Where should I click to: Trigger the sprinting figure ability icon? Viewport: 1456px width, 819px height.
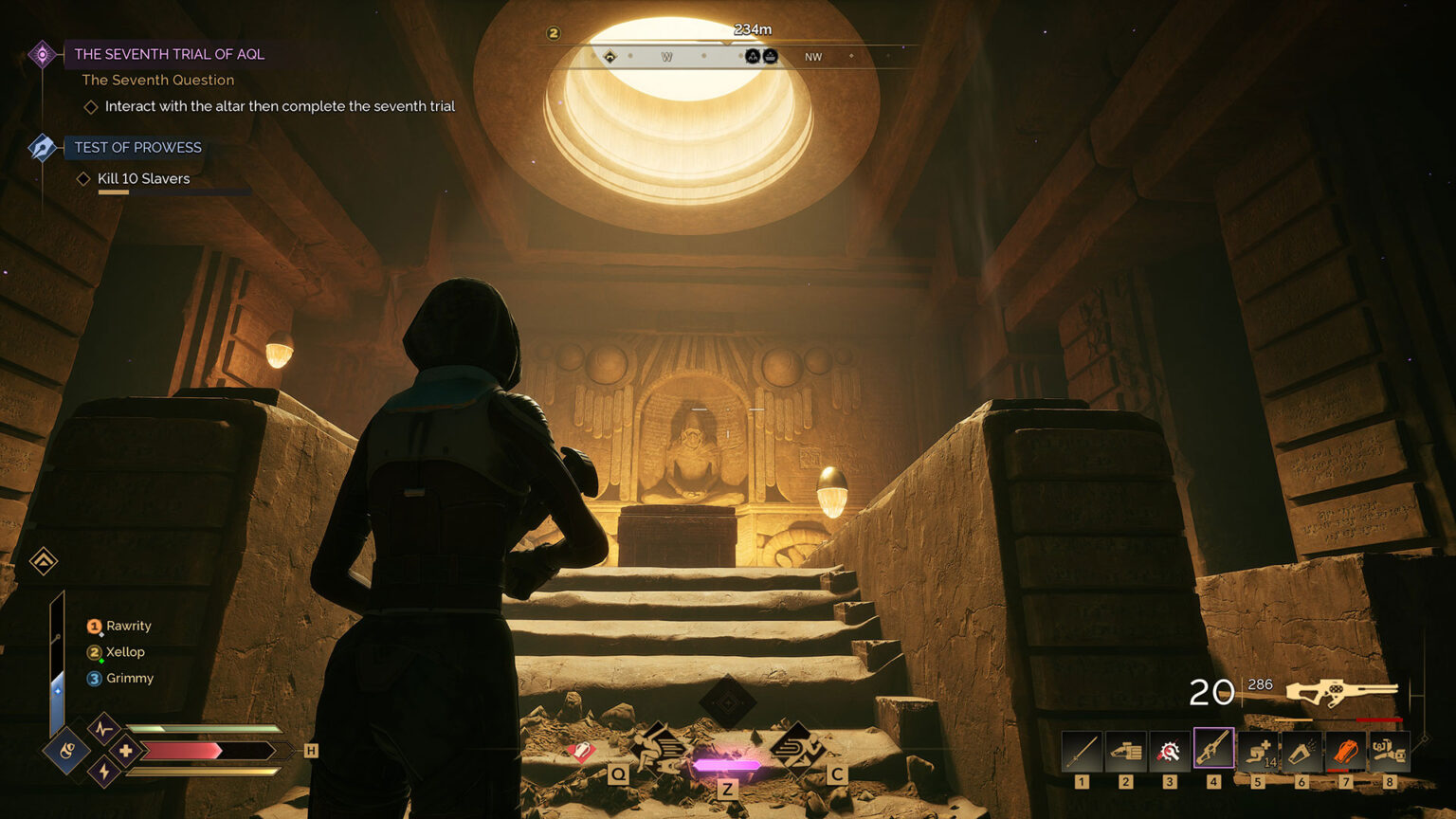[x=796, y=747]
